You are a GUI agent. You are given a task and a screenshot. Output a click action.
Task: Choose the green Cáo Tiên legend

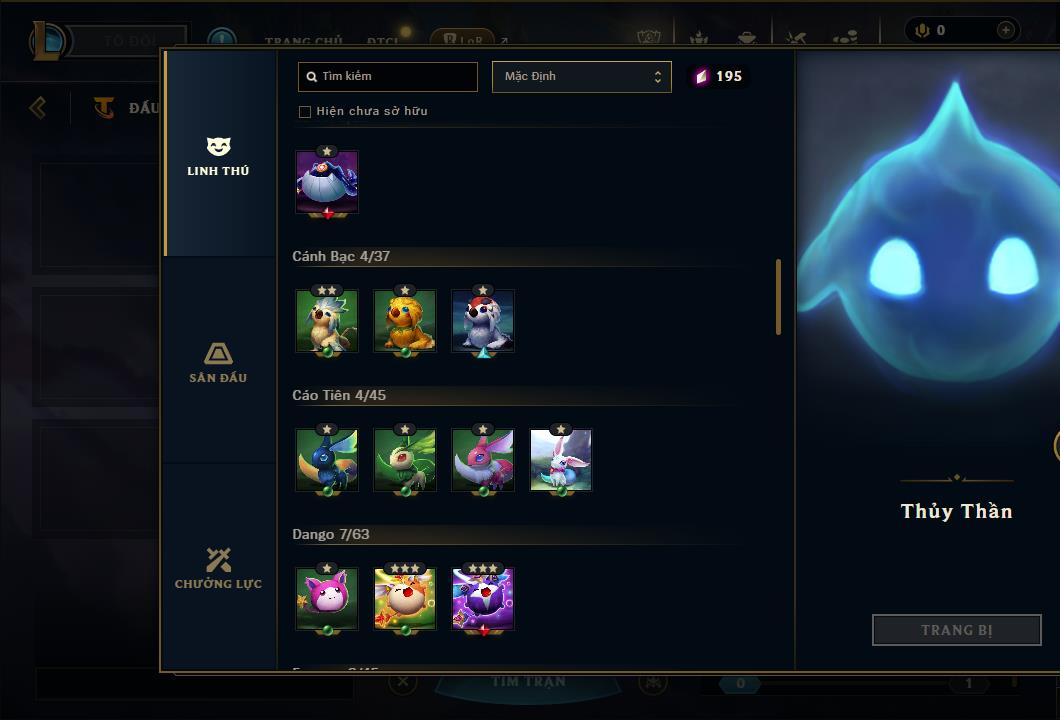click(x=405, y=460)
